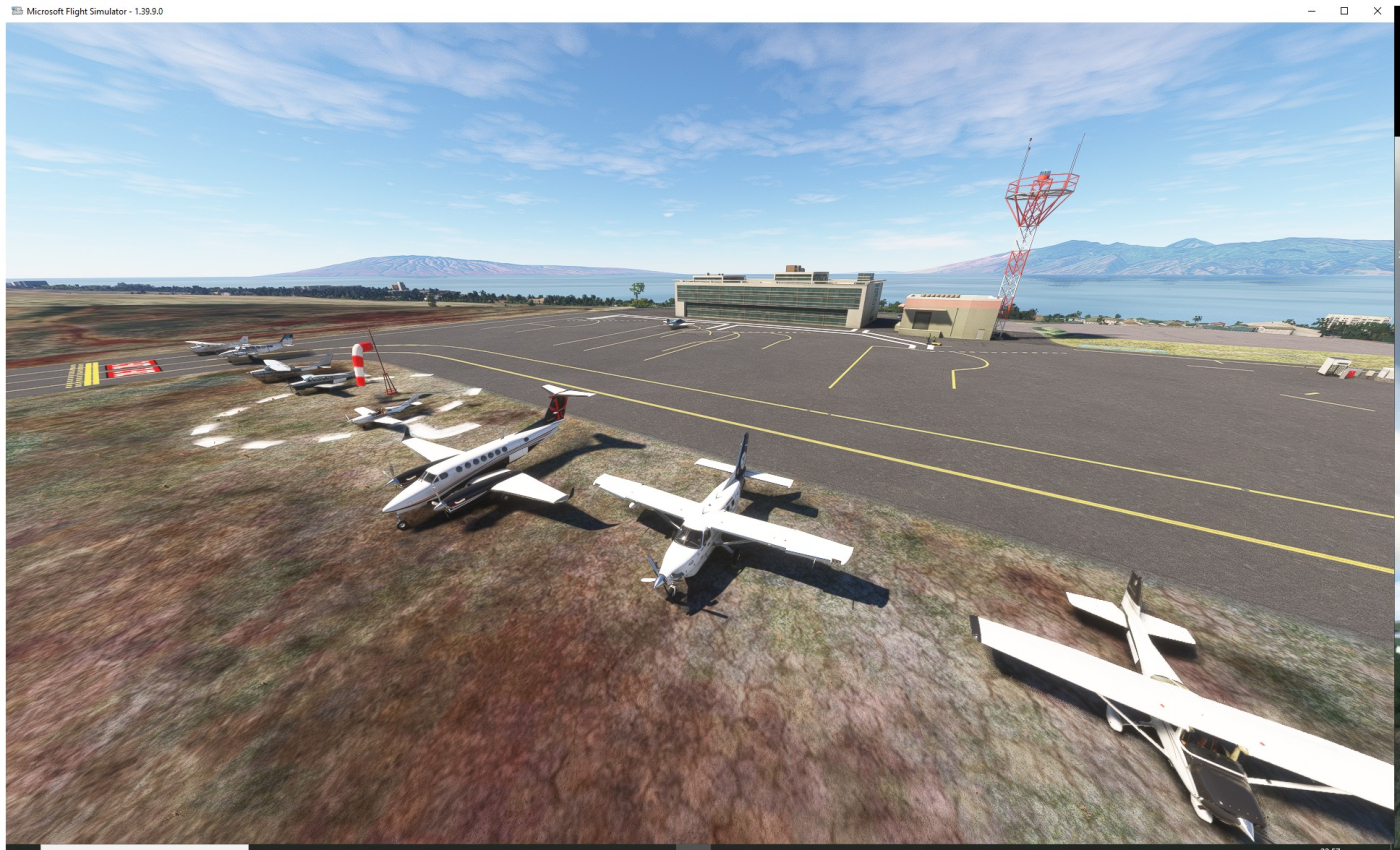Minimize the Flight Simulator window
1400x850 pixels.
(1311, 10)
